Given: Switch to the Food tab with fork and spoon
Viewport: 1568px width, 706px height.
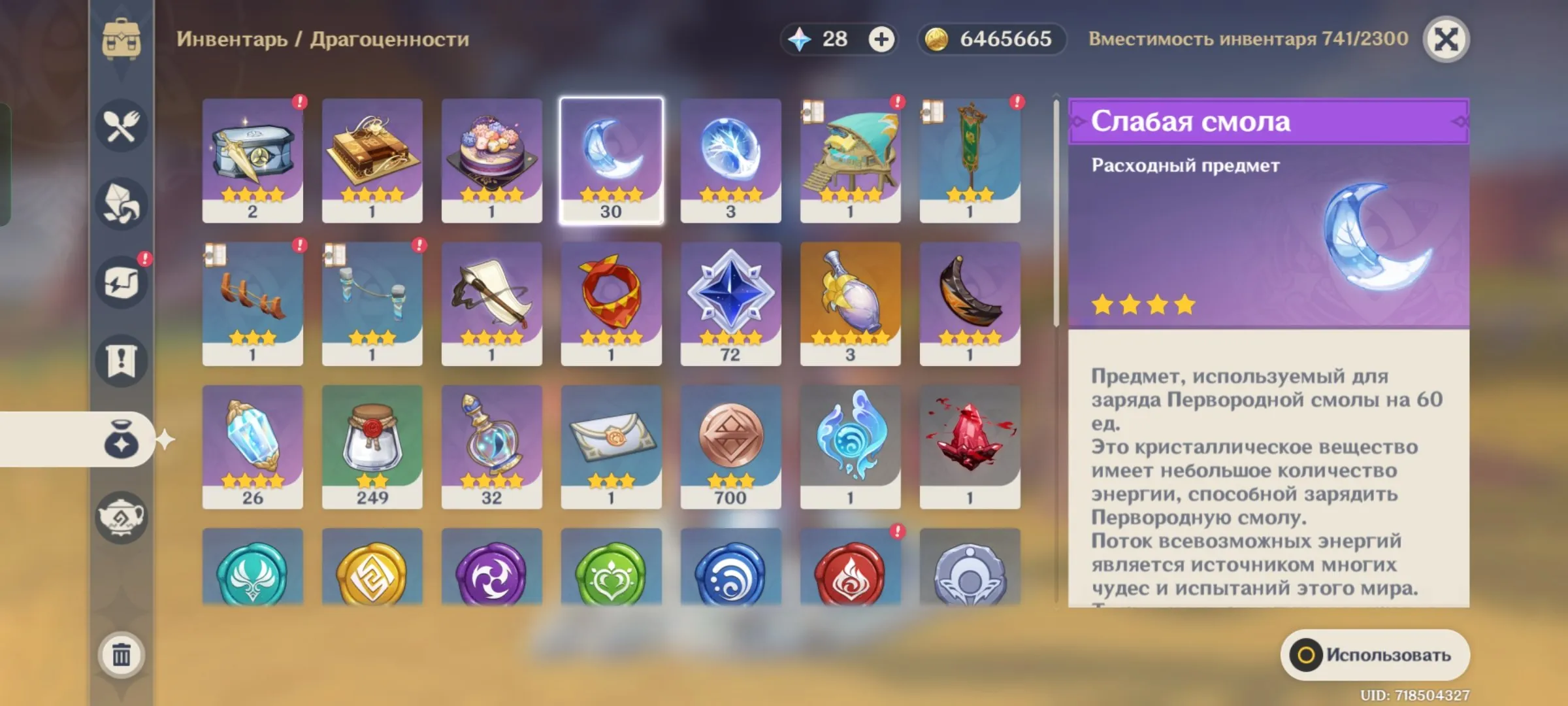Looking at the screenshot, I should [122, 126].
